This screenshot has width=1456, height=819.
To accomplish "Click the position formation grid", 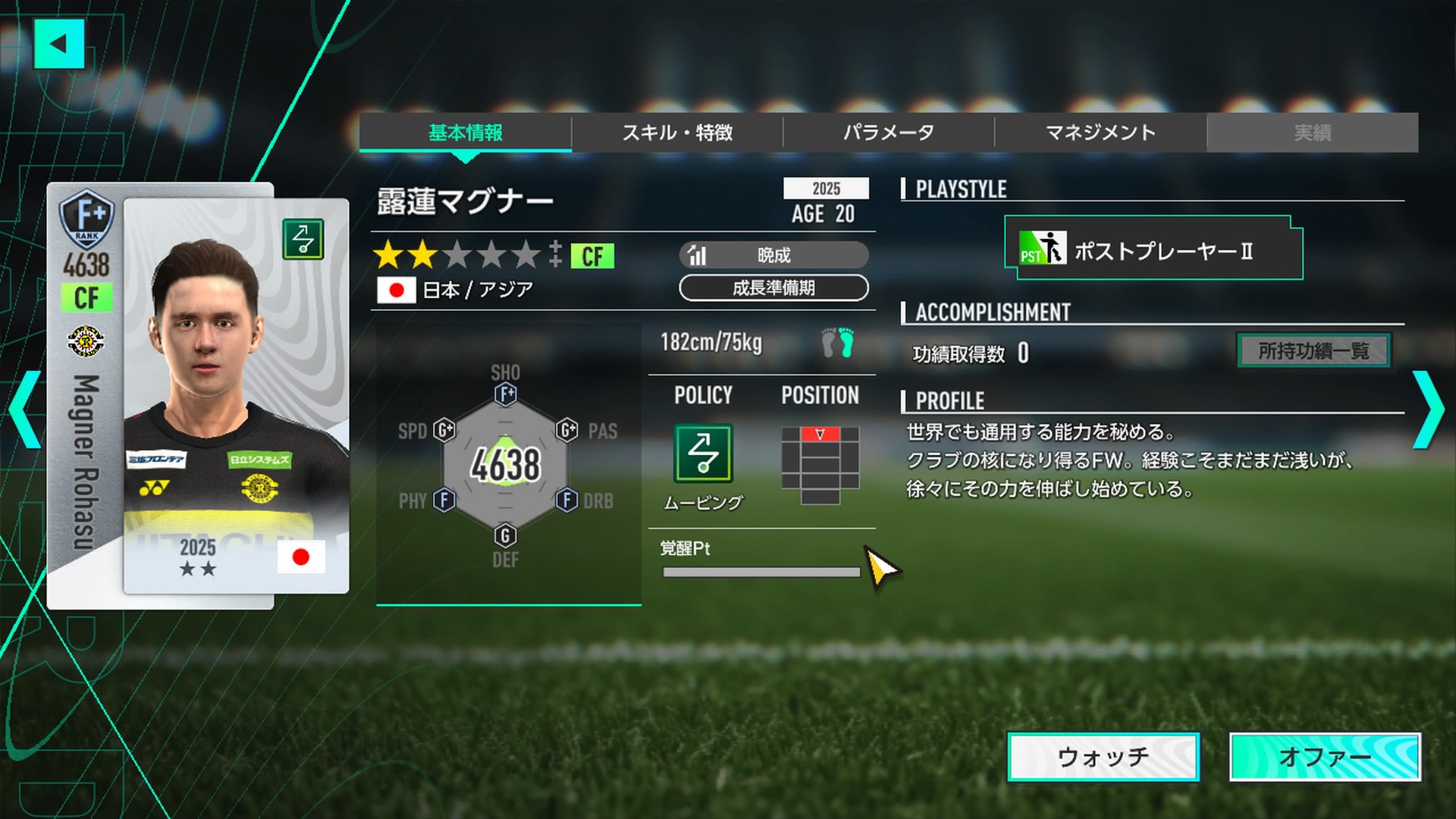I will (820, 465).
